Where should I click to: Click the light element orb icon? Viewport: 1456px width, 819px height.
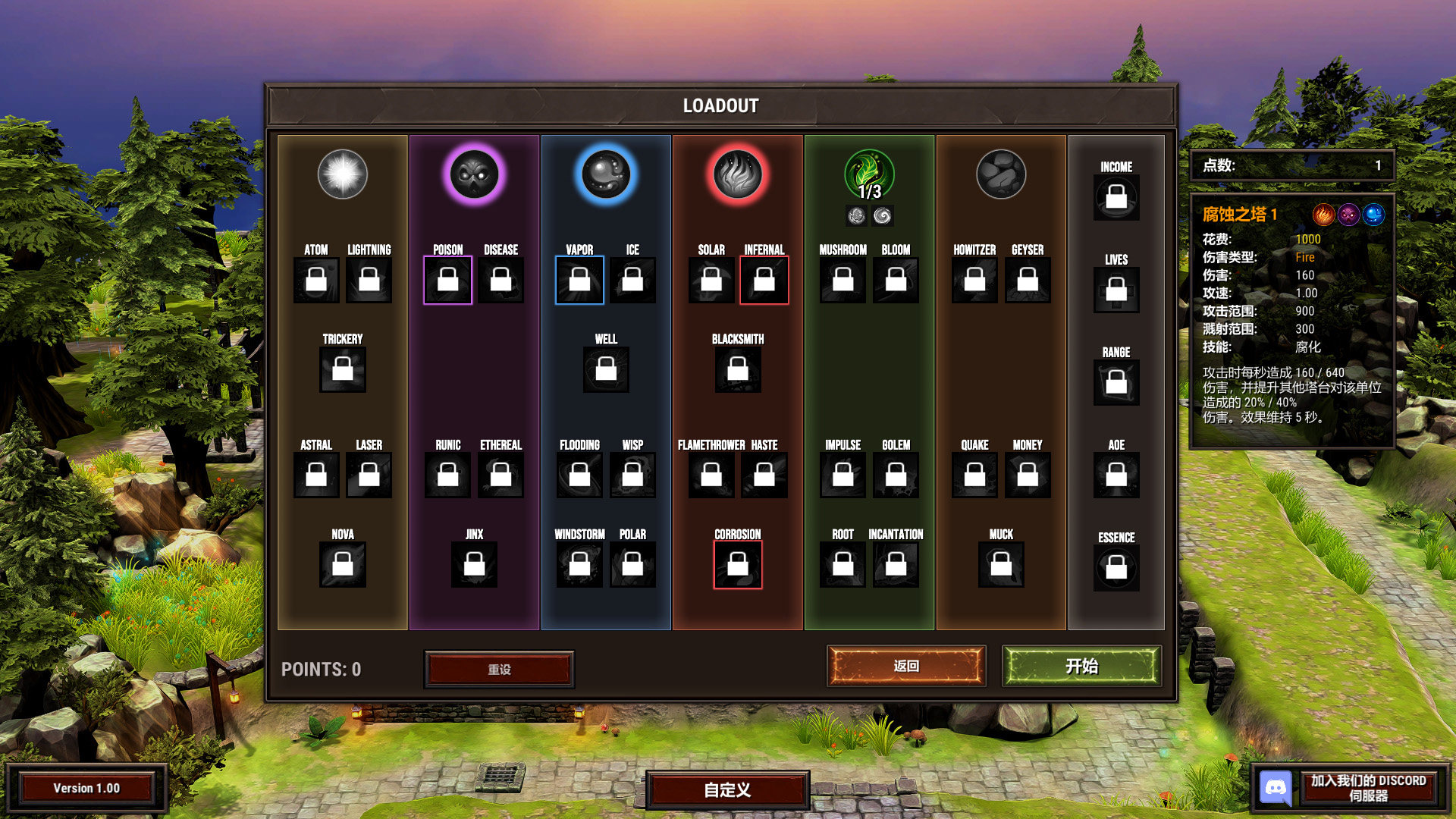[343, 174]
